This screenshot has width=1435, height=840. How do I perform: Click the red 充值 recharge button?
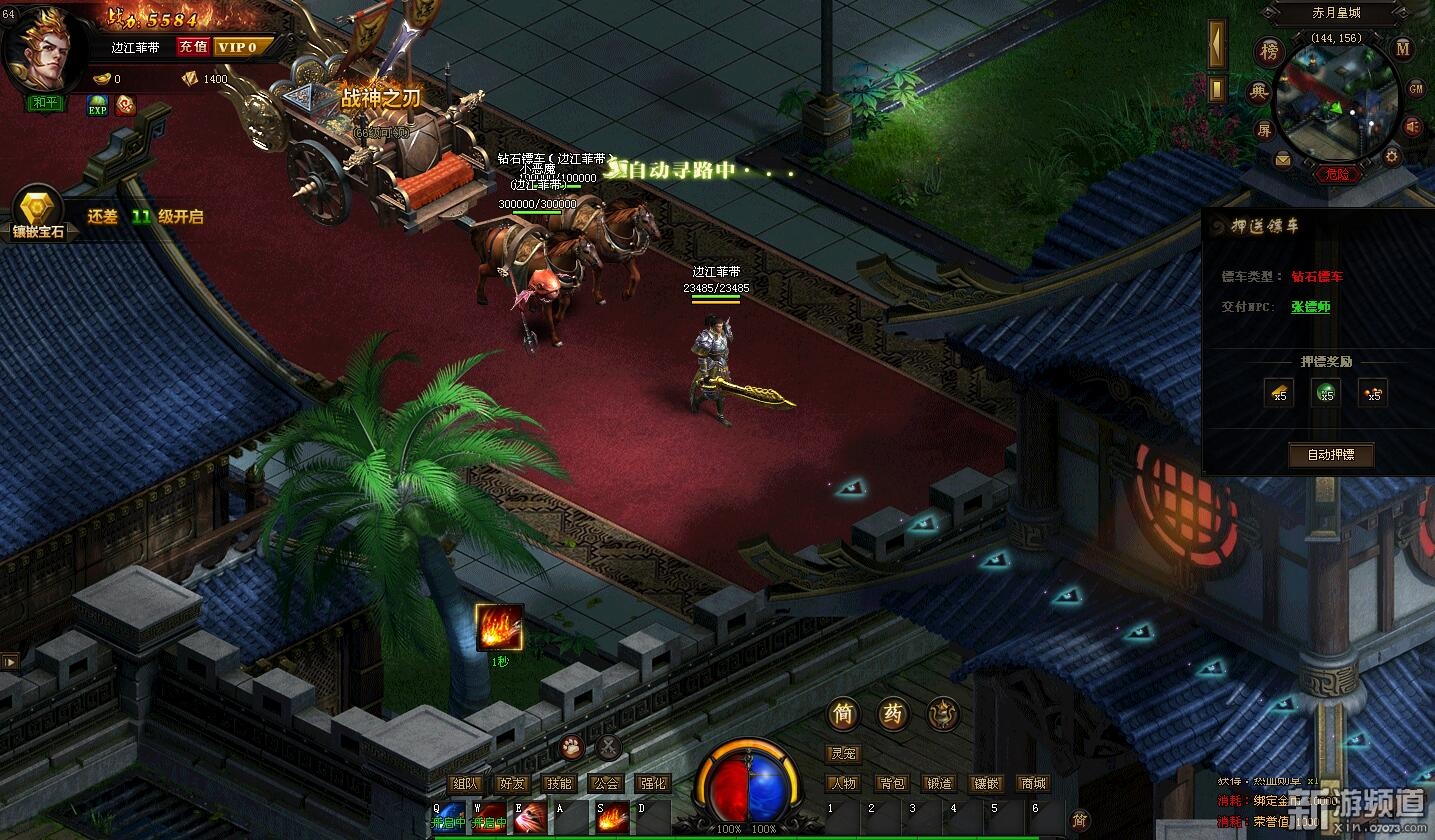click(193, 47)
